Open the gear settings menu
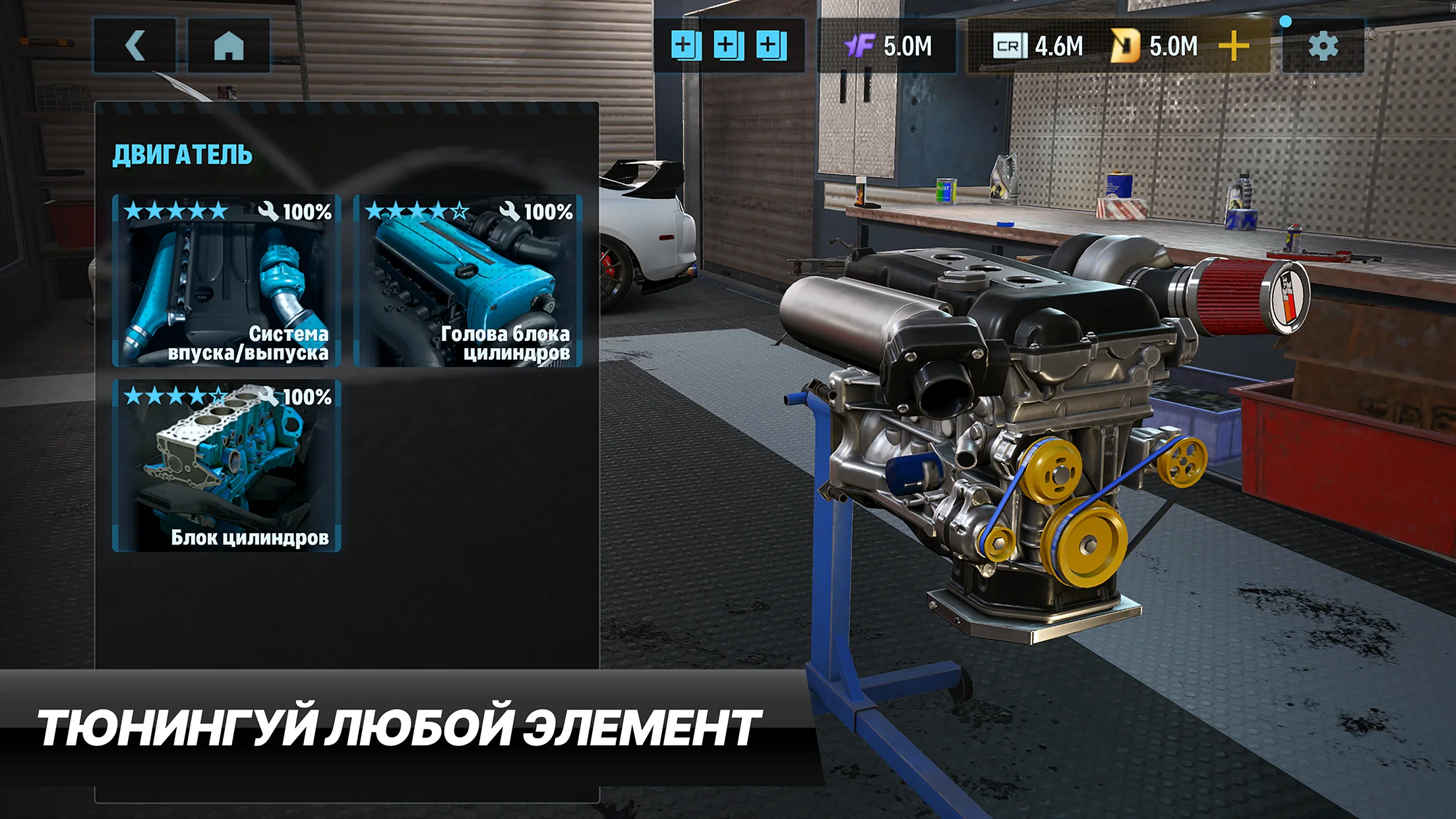1456x819 pixels. pyautogui.click(x=1323, y=46)
